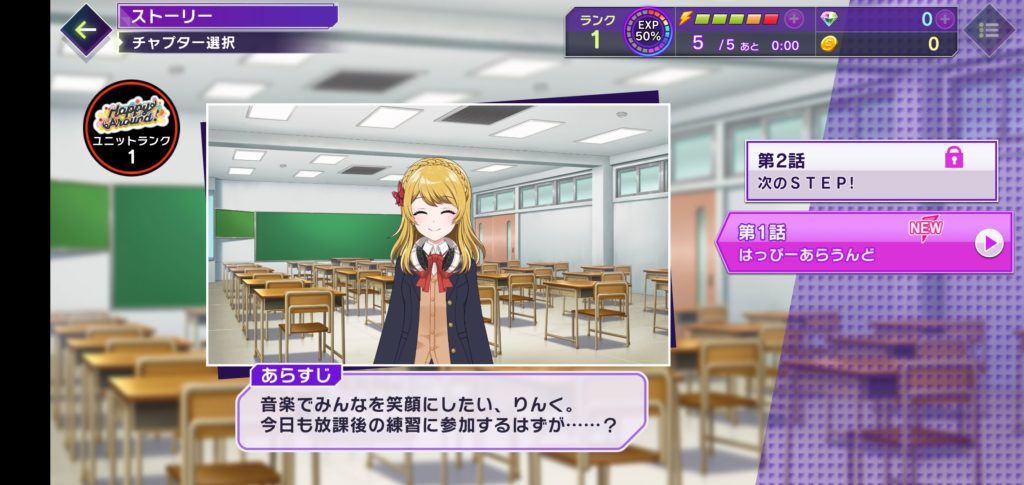View the story preview classroom thumbnail
Image resolution: width=1024 pixels, height=485 pixels.
(x=437, y=233)
